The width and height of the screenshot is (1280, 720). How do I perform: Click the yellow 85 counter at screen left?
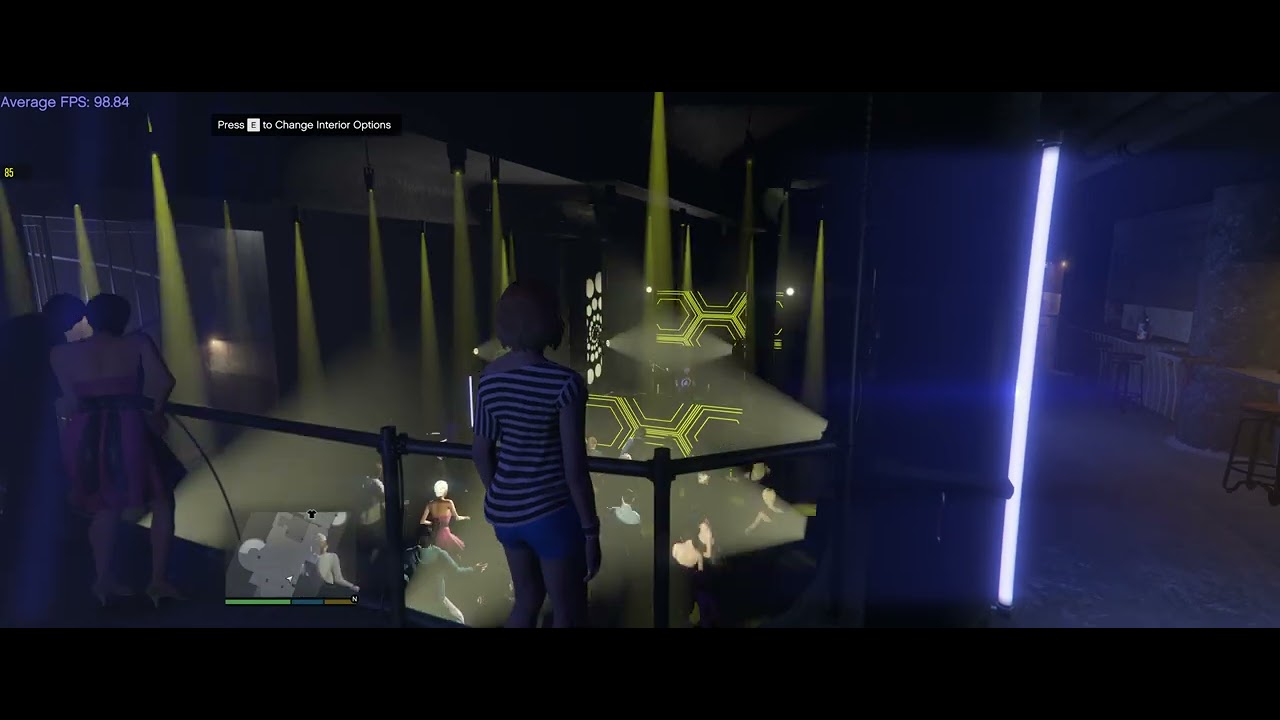click(11, 172)
